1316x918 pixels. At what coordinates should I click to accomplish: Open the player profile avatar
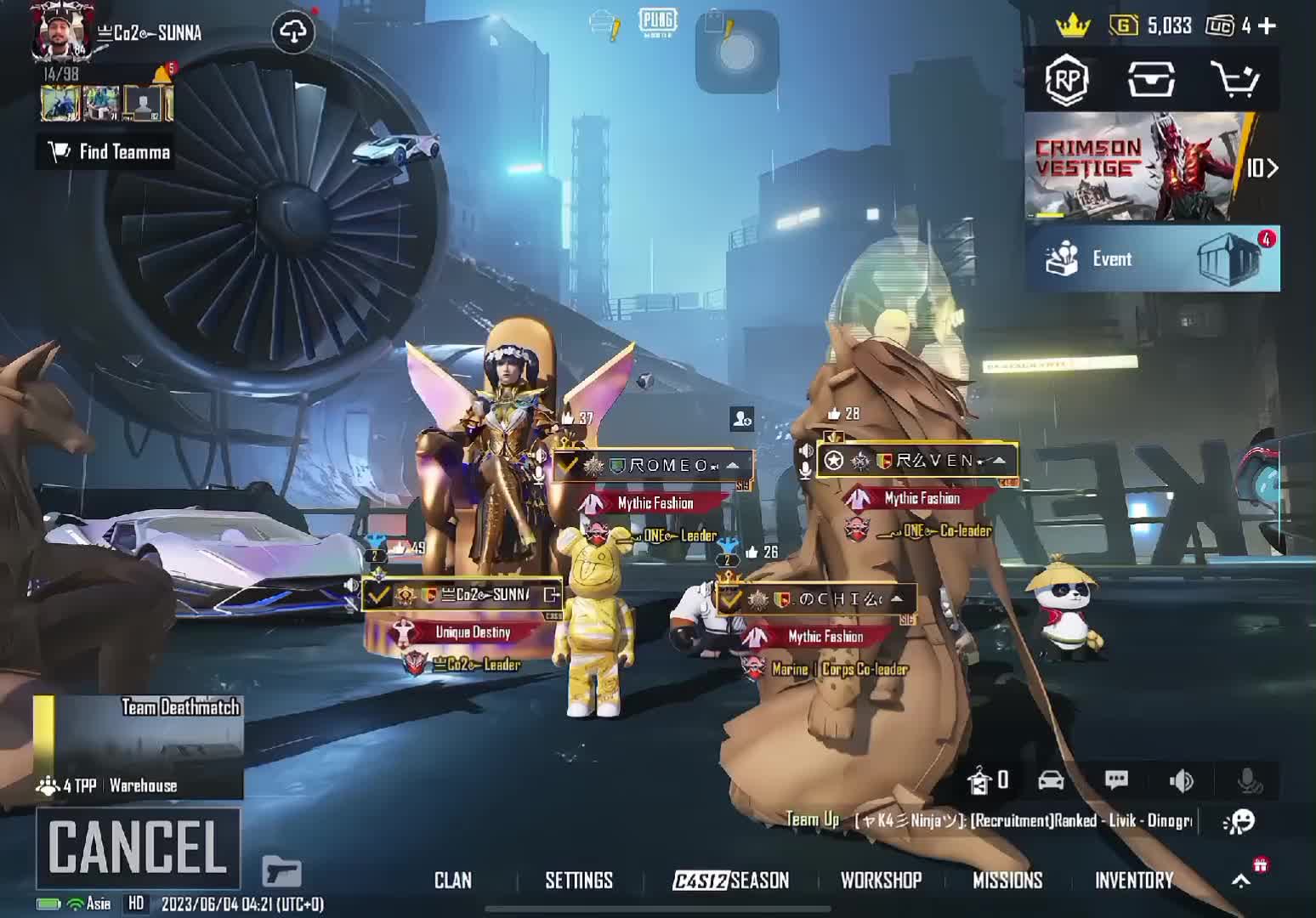[61, 32]
